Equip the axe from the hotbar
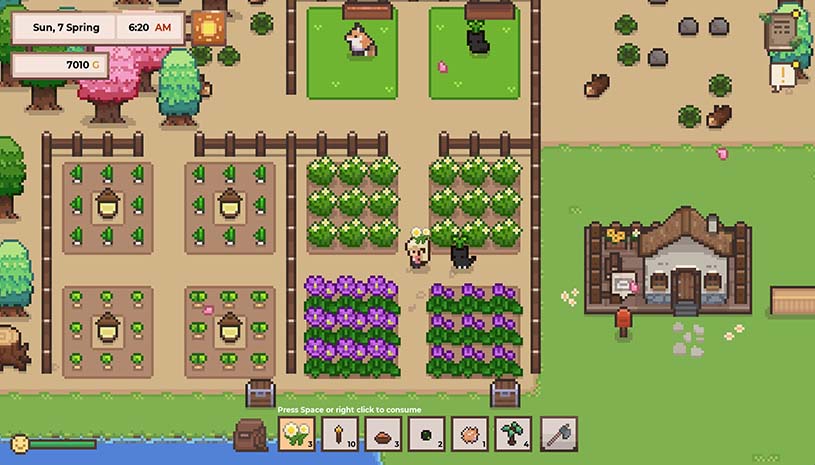 pos(558,434)
